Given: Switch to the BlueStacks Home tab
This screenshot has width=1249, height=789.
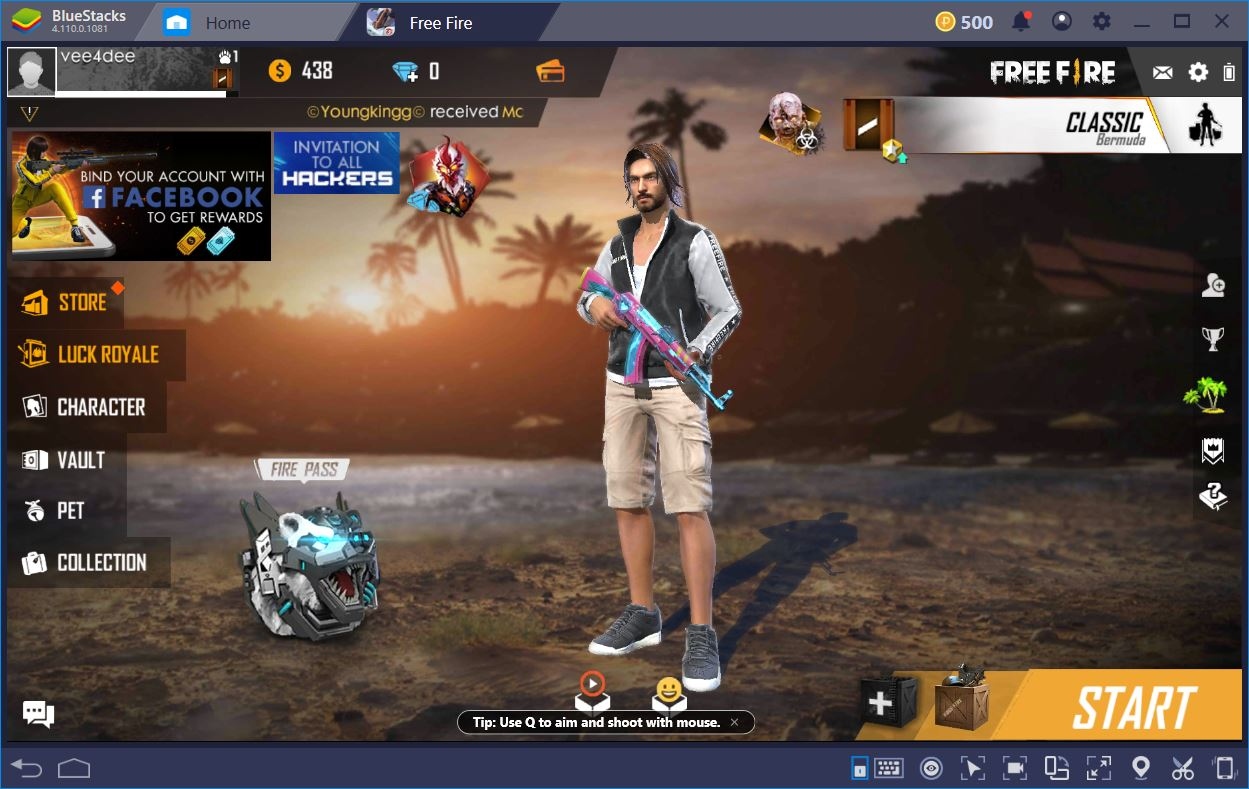Looking at the screenshot, I should point(227,23).
